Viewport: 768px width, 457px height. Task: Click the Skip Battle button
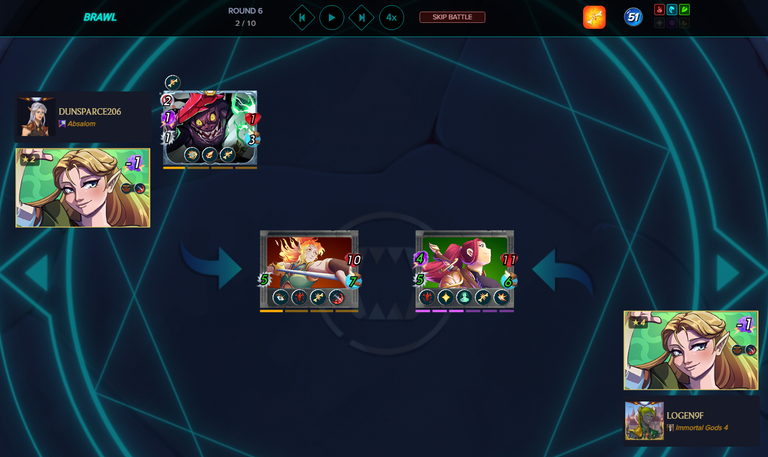452,17
